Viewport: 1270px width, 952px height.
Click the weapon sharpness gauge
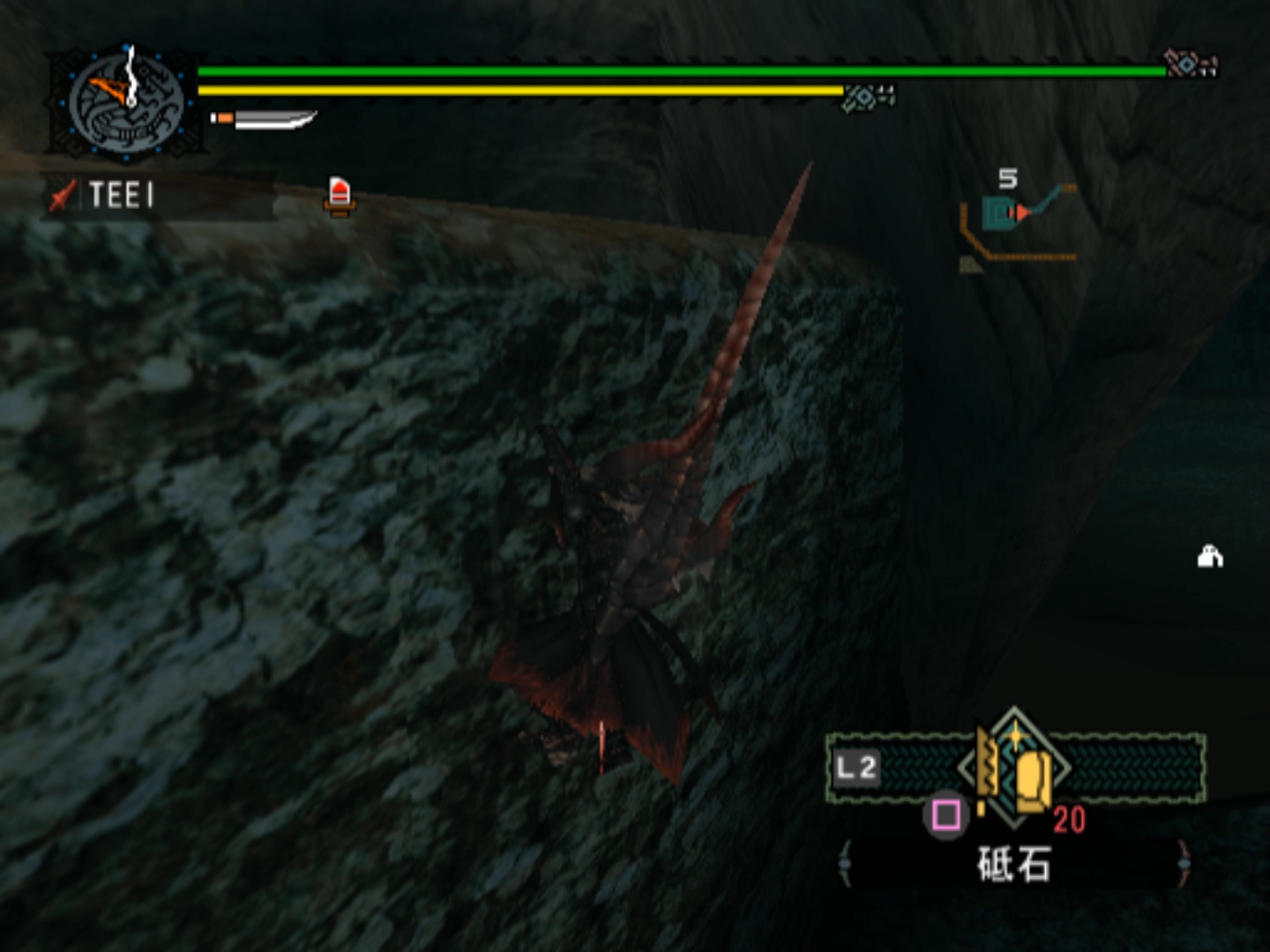[265, 118]
